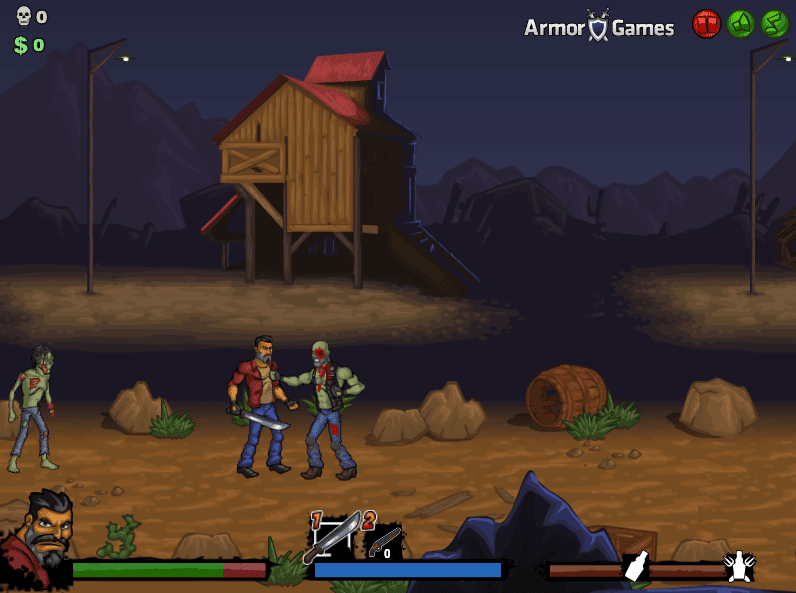Toggle sound effects with the speaker icon
This screenshot has width=796, height=593.
point(740,24)
